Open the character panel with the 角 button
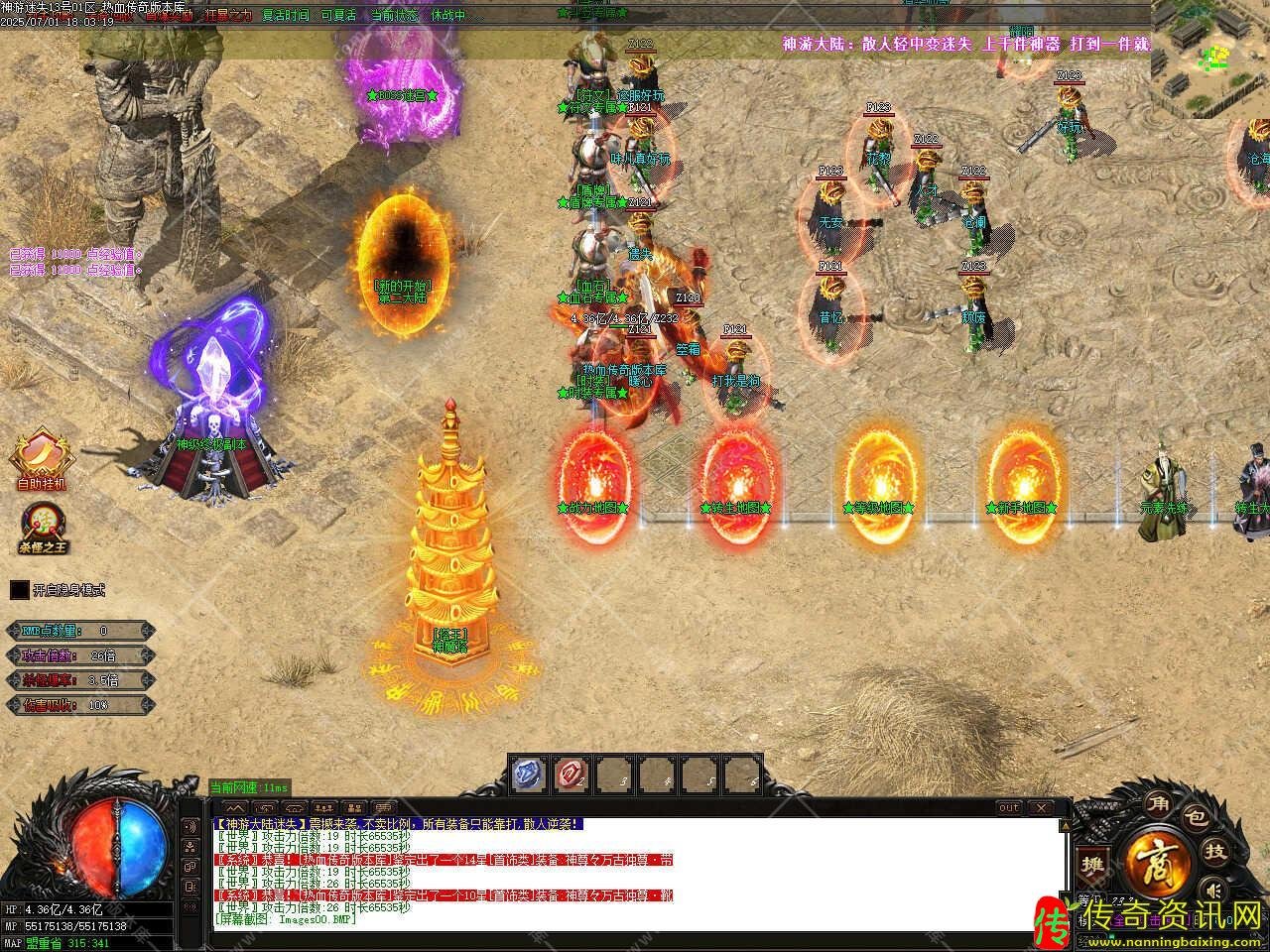The image size is (1270, 952). (1157, 803)
